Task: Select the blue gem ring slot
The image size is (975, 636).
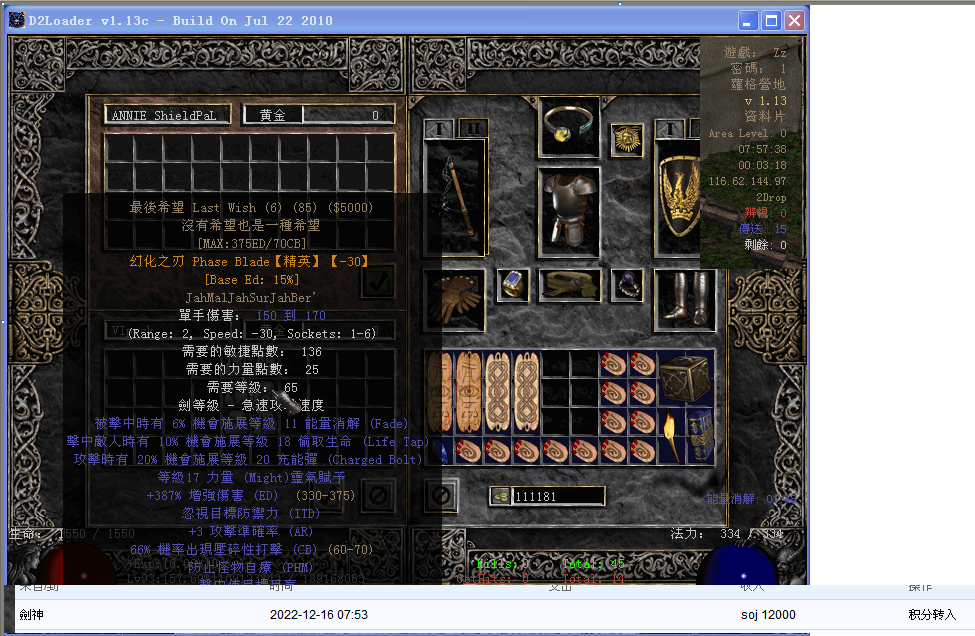Action: 513,284
